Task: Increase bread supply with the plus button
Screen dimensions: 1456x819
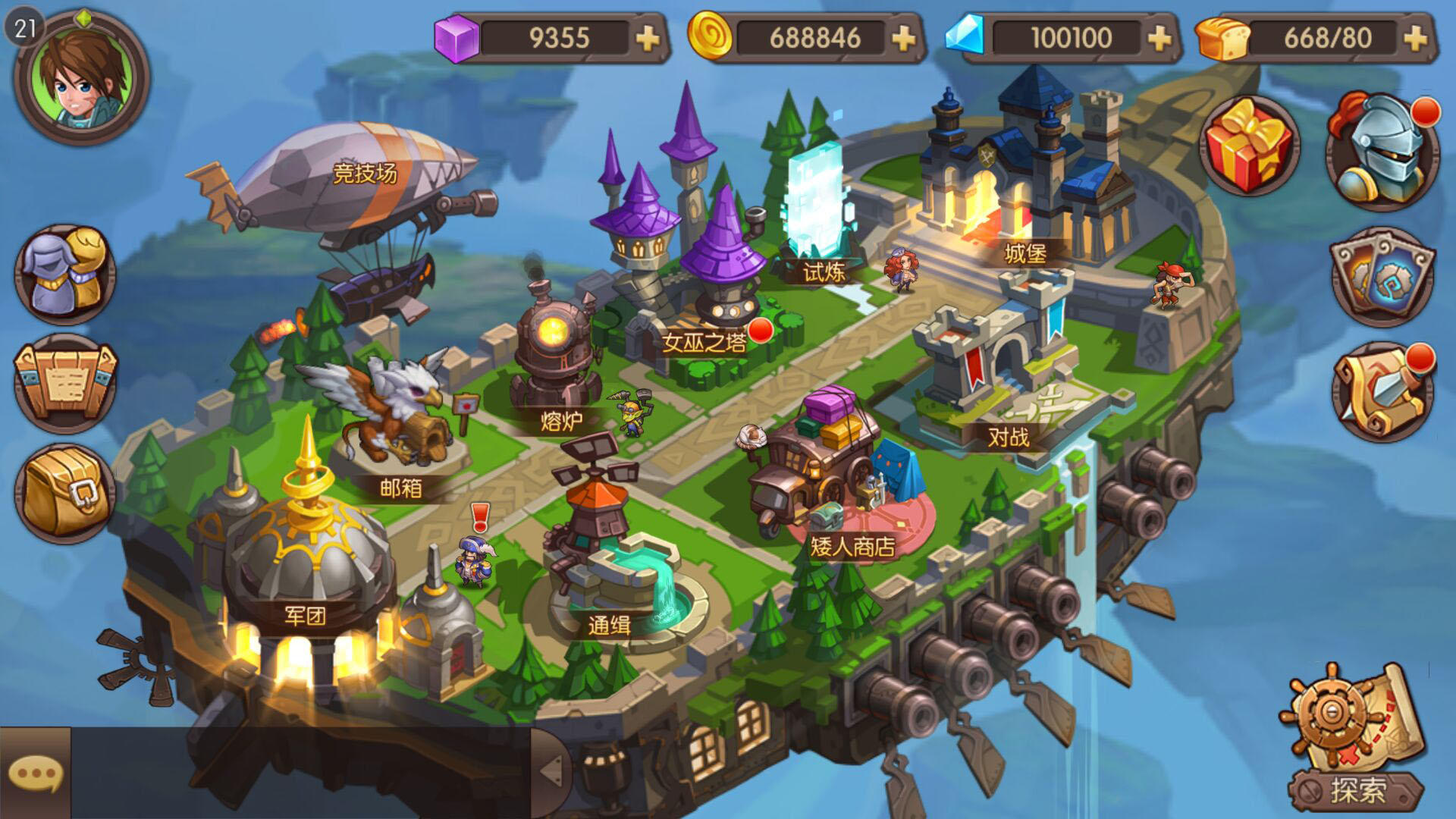Action: tap(1417, 36)
